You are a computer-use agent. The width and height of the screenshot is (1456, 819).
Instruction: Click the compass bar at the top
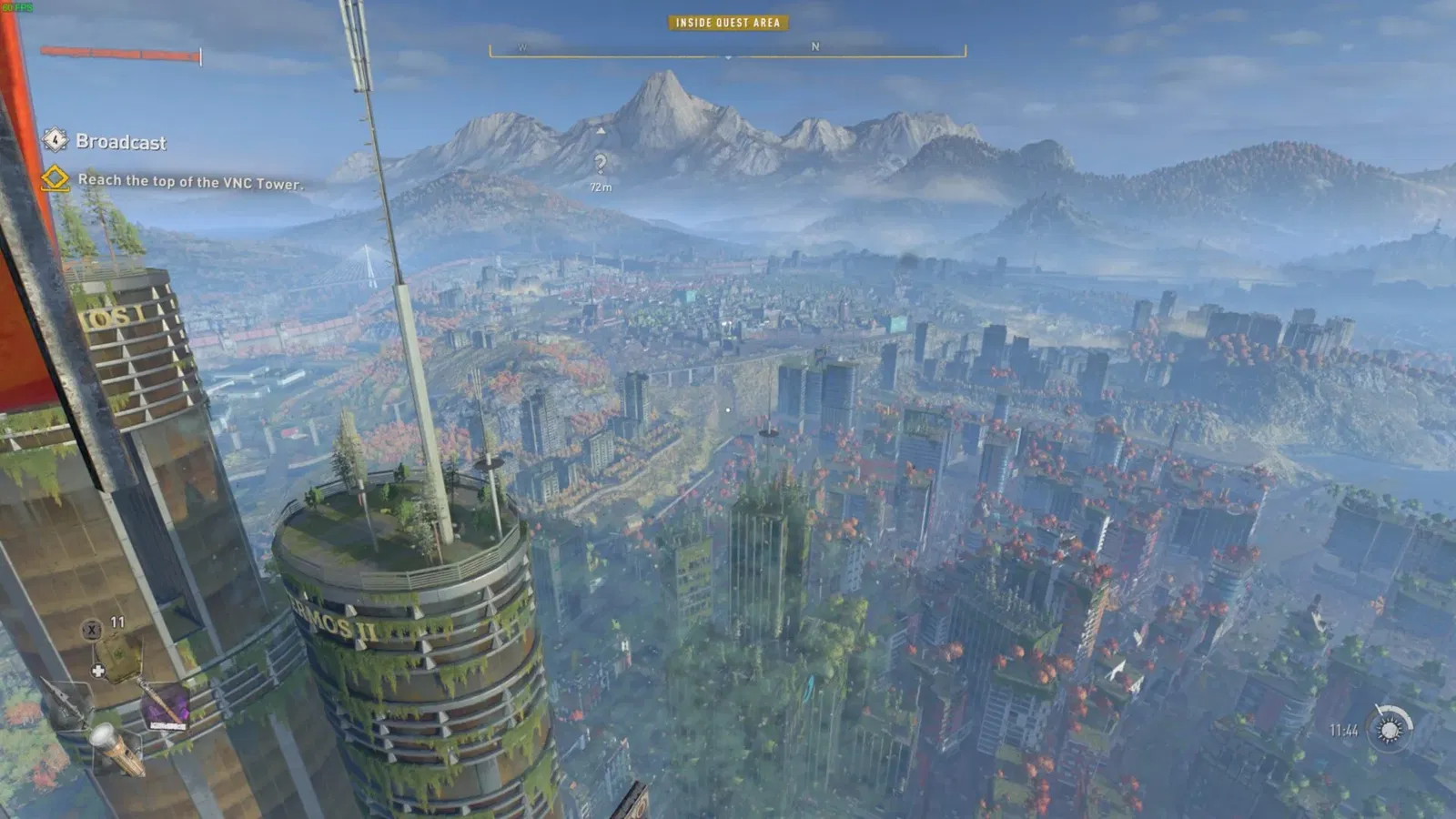[727, 49]
